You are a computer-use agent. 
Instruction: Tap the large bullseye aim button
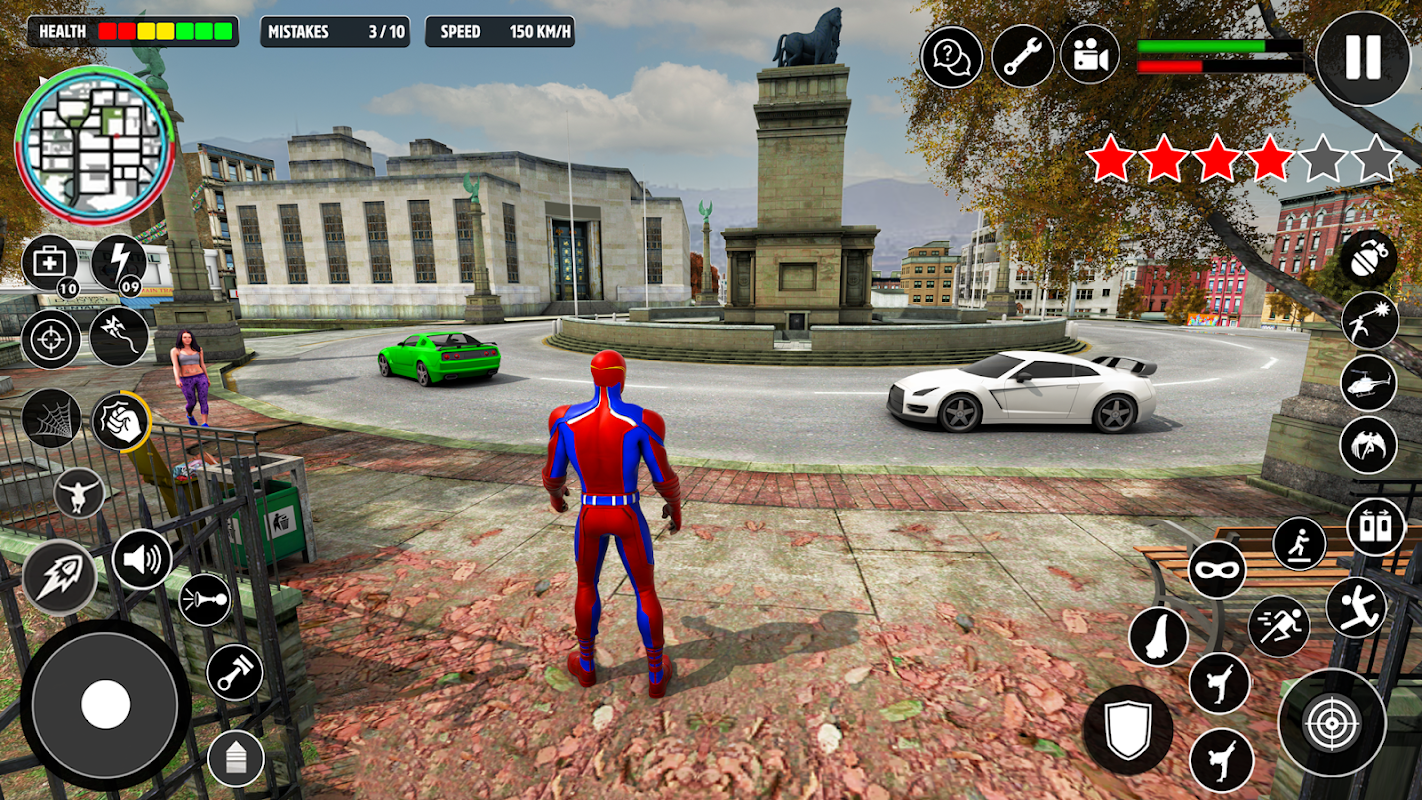coord(1332,722)
